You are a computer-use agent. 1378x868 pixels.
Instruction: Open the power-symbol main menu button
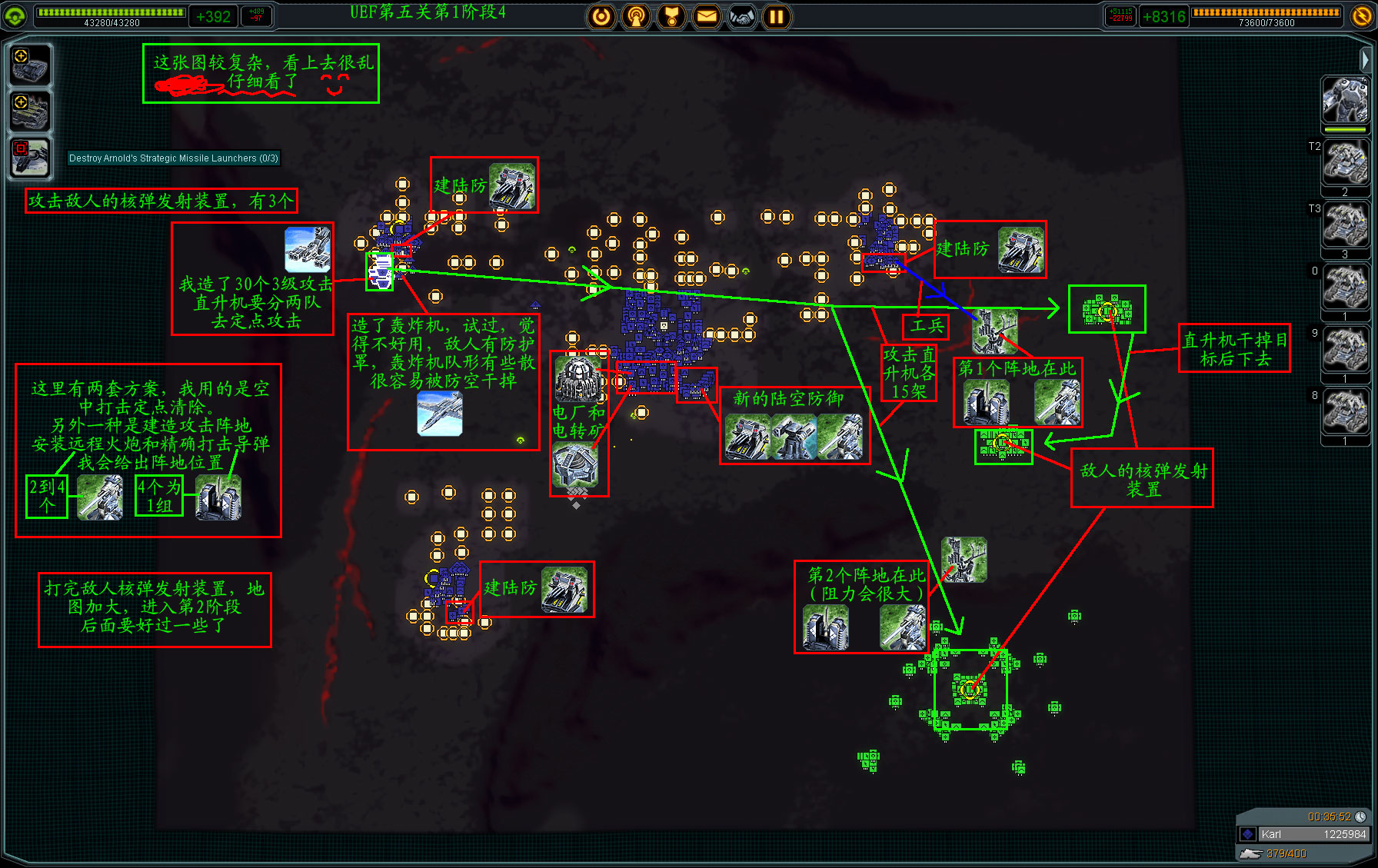tap(601, 16)
